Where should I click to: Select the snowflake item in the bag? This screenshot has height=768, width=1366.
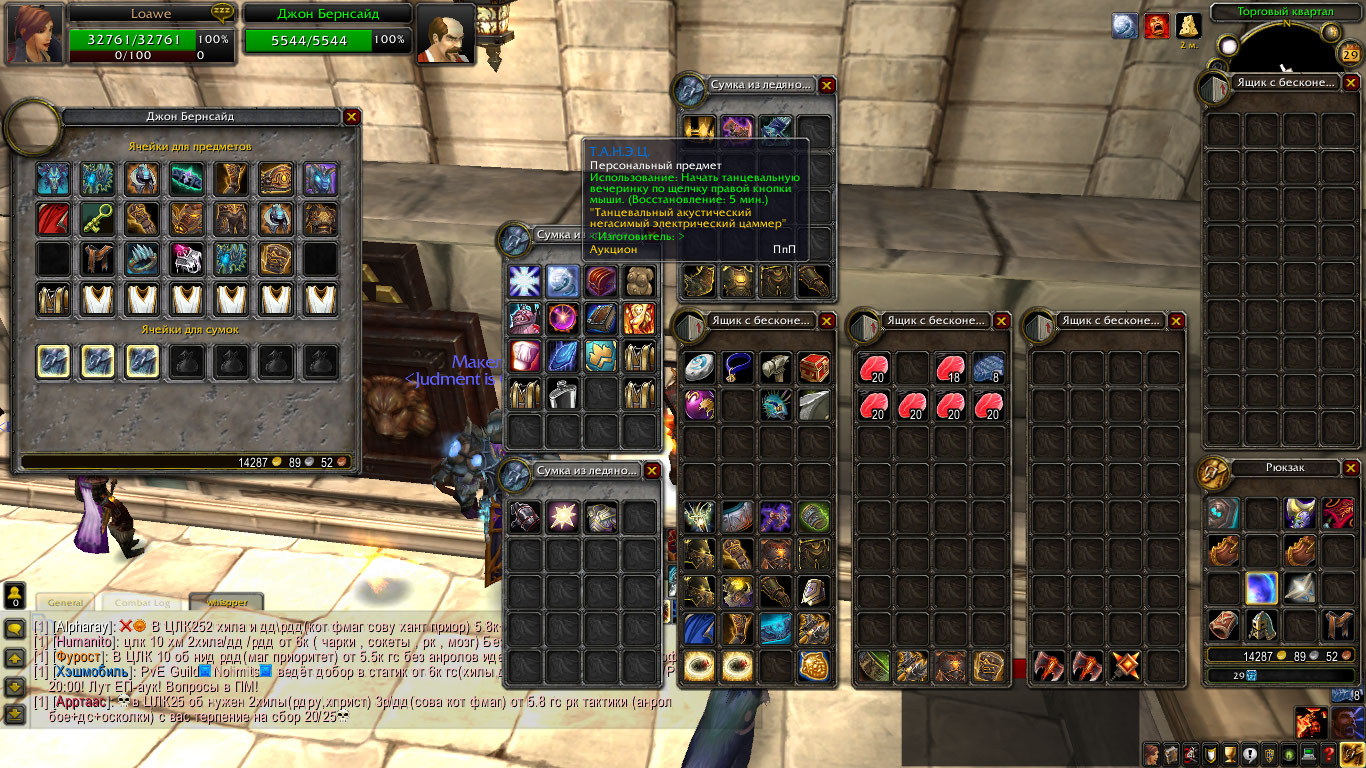[524, 281]
